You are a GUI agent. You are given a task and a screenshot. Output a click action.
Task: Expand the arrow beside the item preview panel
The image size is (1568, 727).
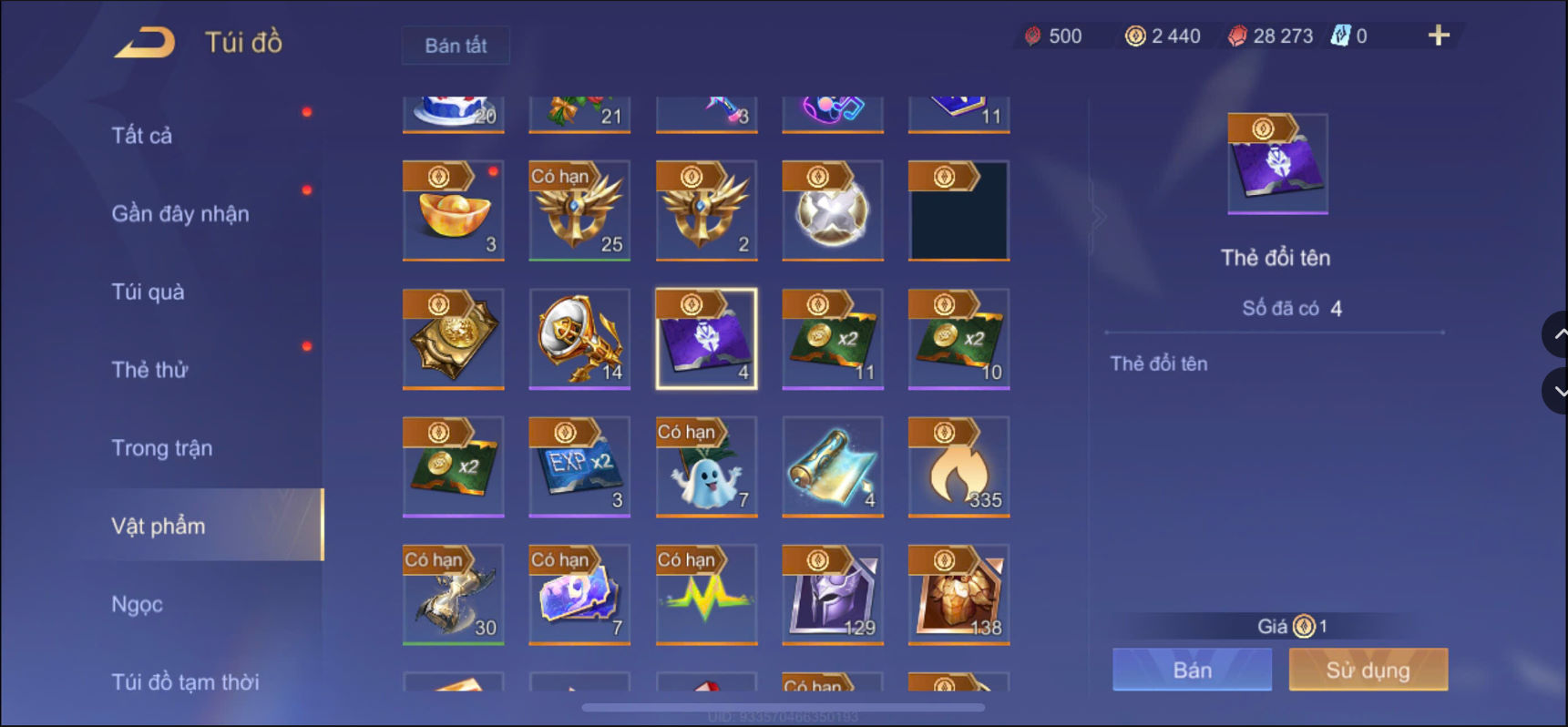pos(1099,216)
